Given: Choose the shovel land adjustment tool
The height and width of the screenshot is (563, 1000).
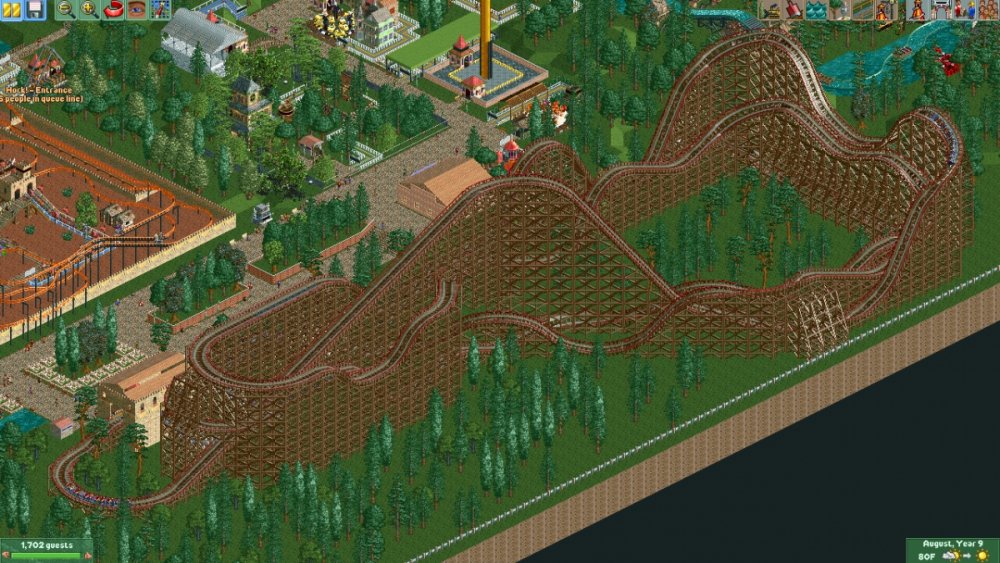Looking at the screenshot, I should (x=793, y=10).
